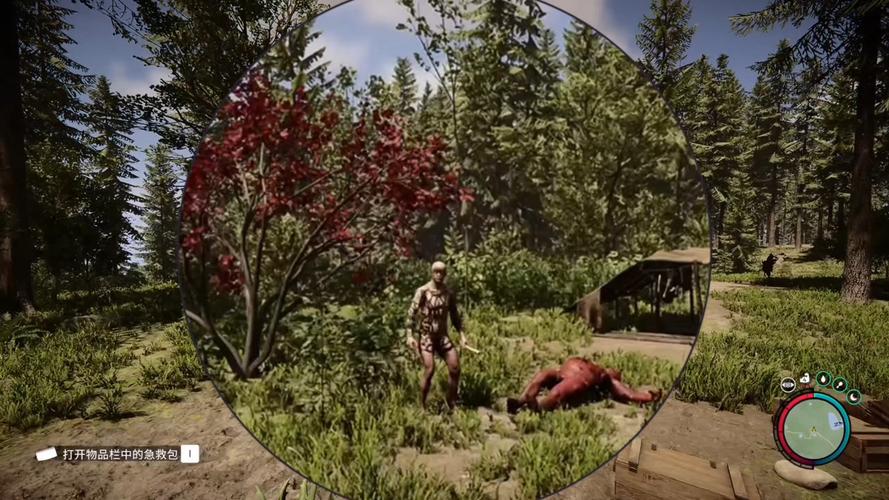The width and height of the screenshot is (889, 500).
Task: Select the crescent moon rest icon
Action: pyautogui.click(x=853, y=396)
